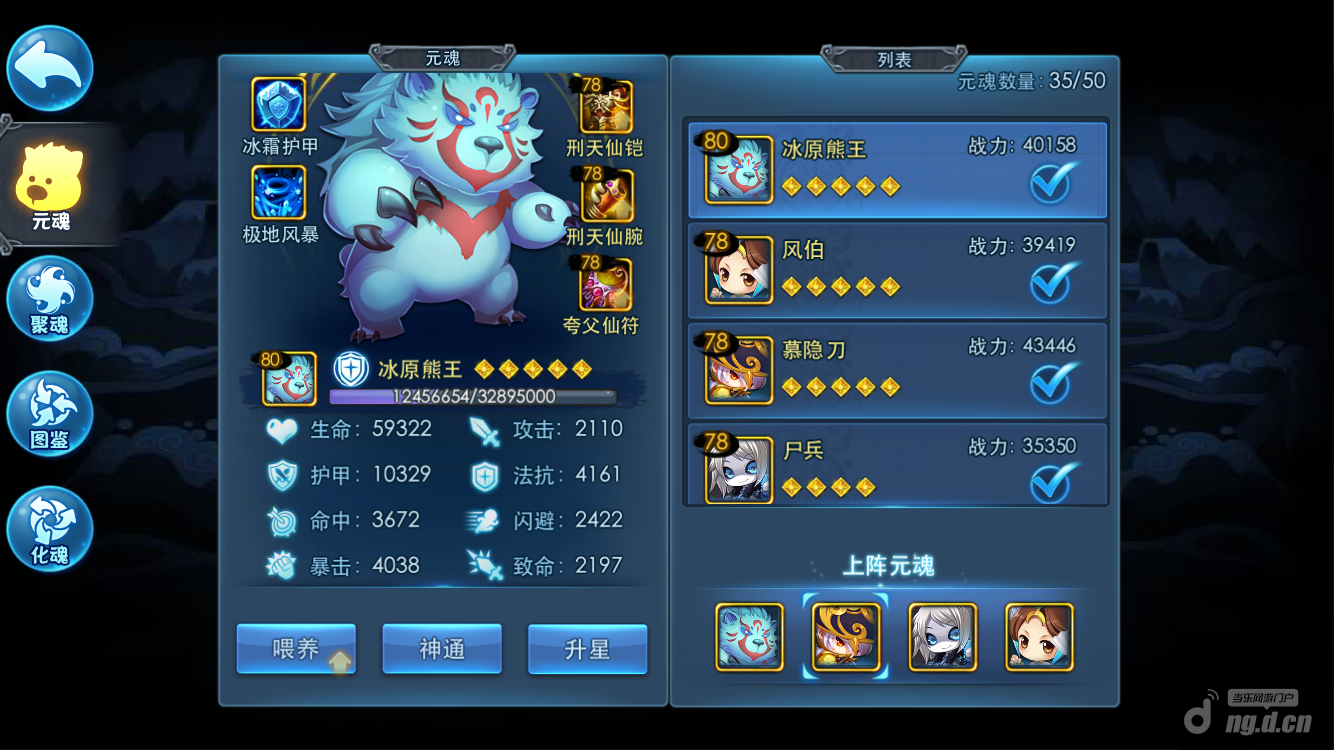Click the 喂养 feed button

pos(296,649)
